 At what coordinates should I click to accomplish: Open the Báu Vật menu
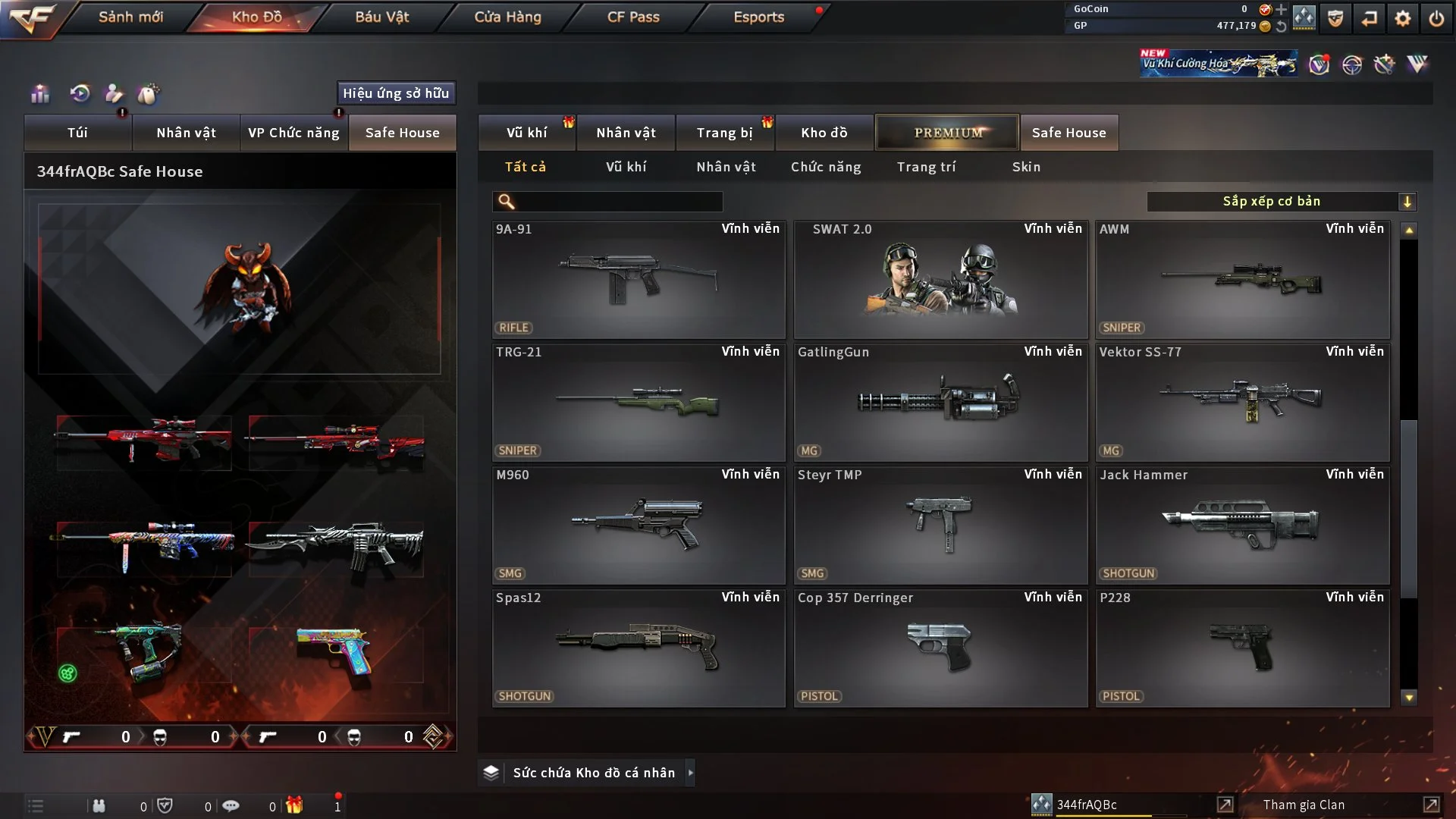coord(381,17)
